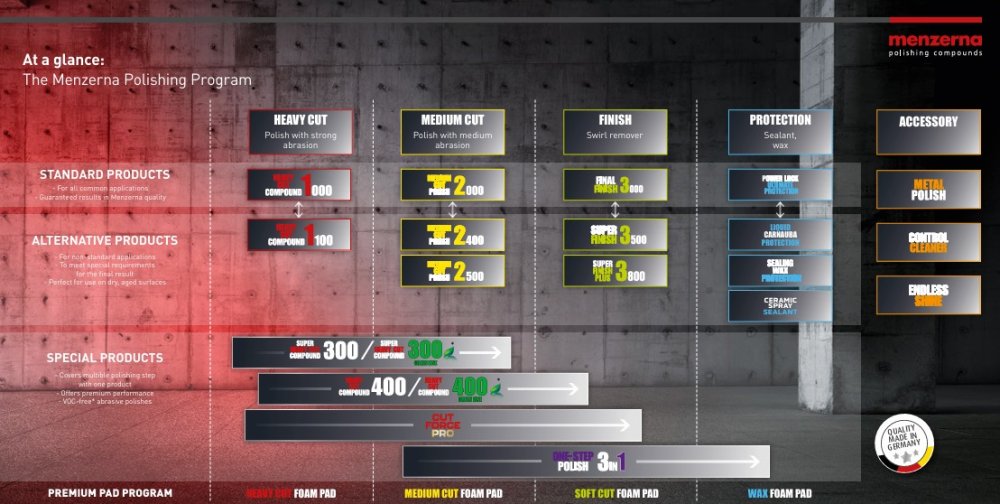Select Power Lock Ultimate Protection

(780, 185)
